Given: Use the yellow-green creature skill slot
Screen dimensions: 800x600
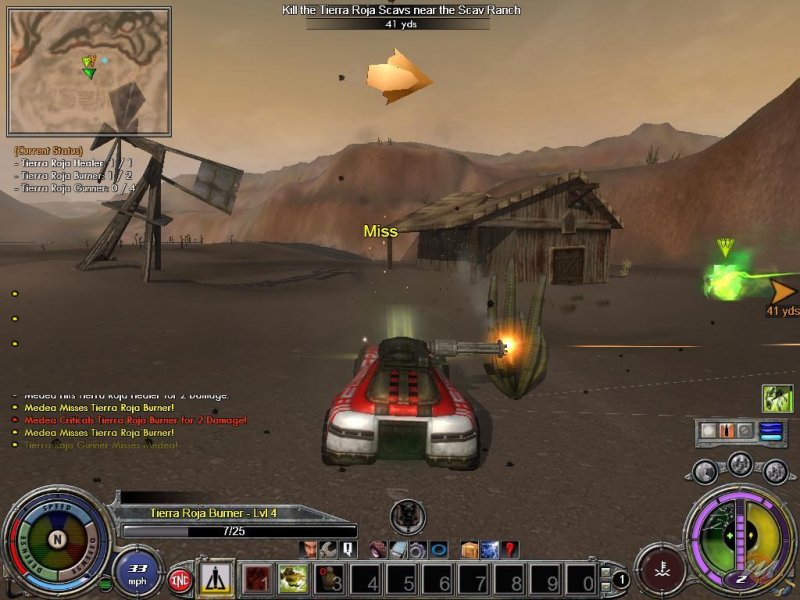Looking at the screenshot, I should pos(293,579).
